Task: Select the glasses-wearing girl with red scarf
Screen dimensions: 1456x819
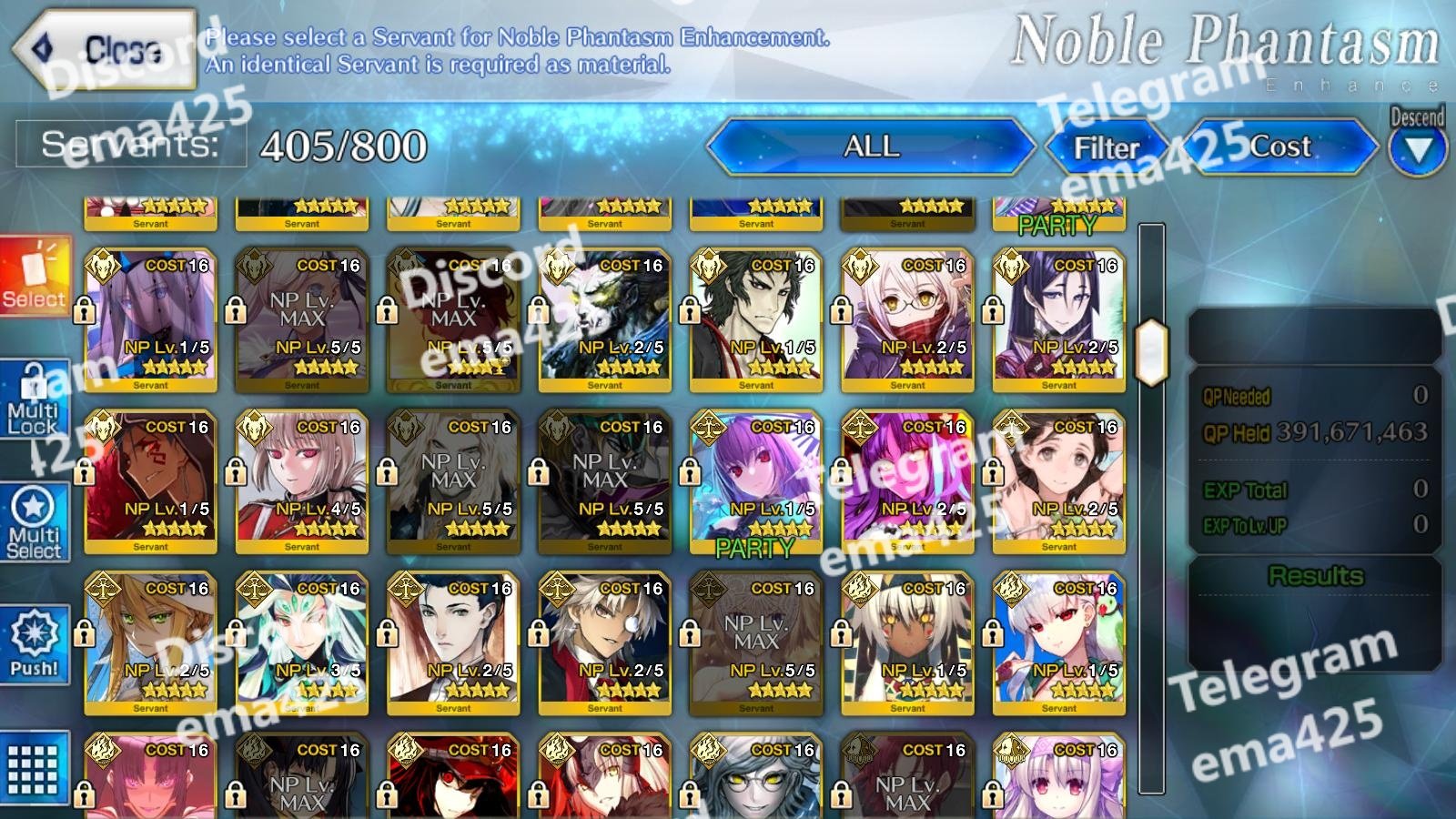Action: point(907,318)
